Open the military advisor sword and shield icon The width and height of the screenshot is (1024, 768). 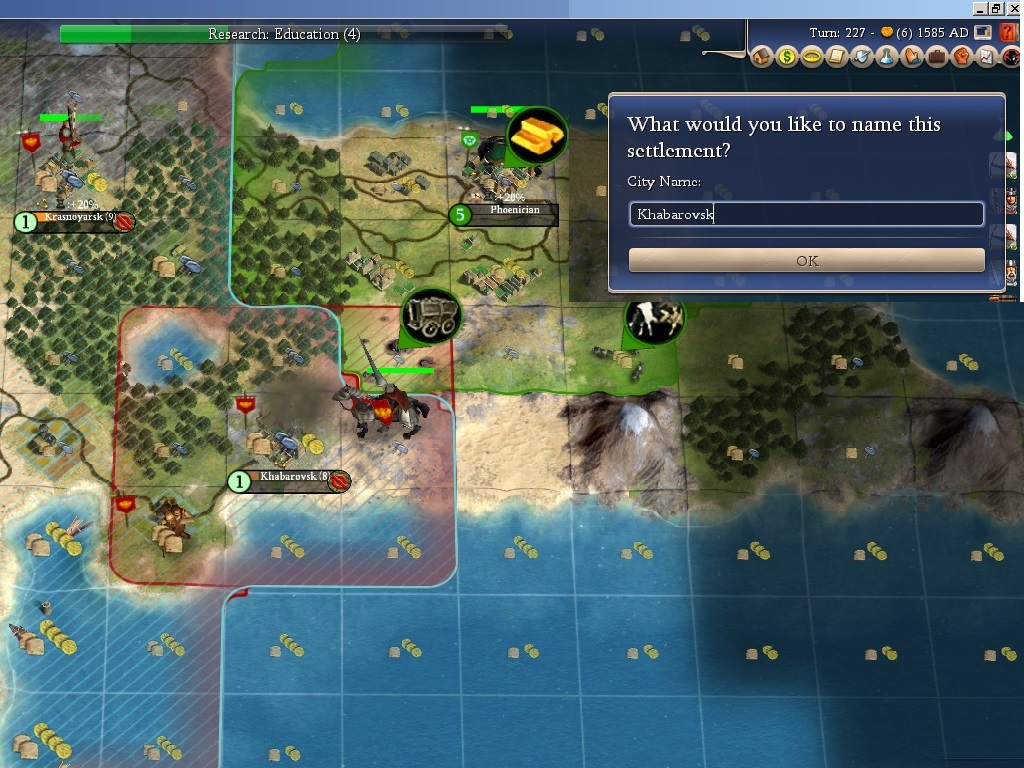[862, 57]
